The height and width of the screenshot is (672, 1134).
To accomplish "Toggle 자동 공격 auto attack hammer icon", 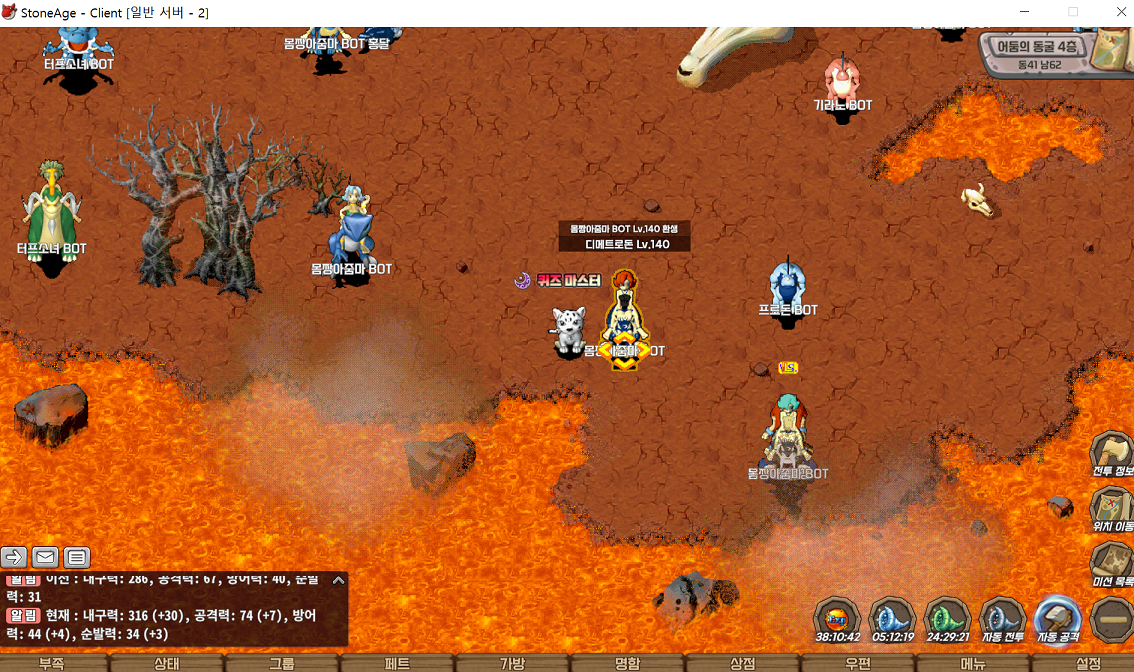I will (1057, 616).
